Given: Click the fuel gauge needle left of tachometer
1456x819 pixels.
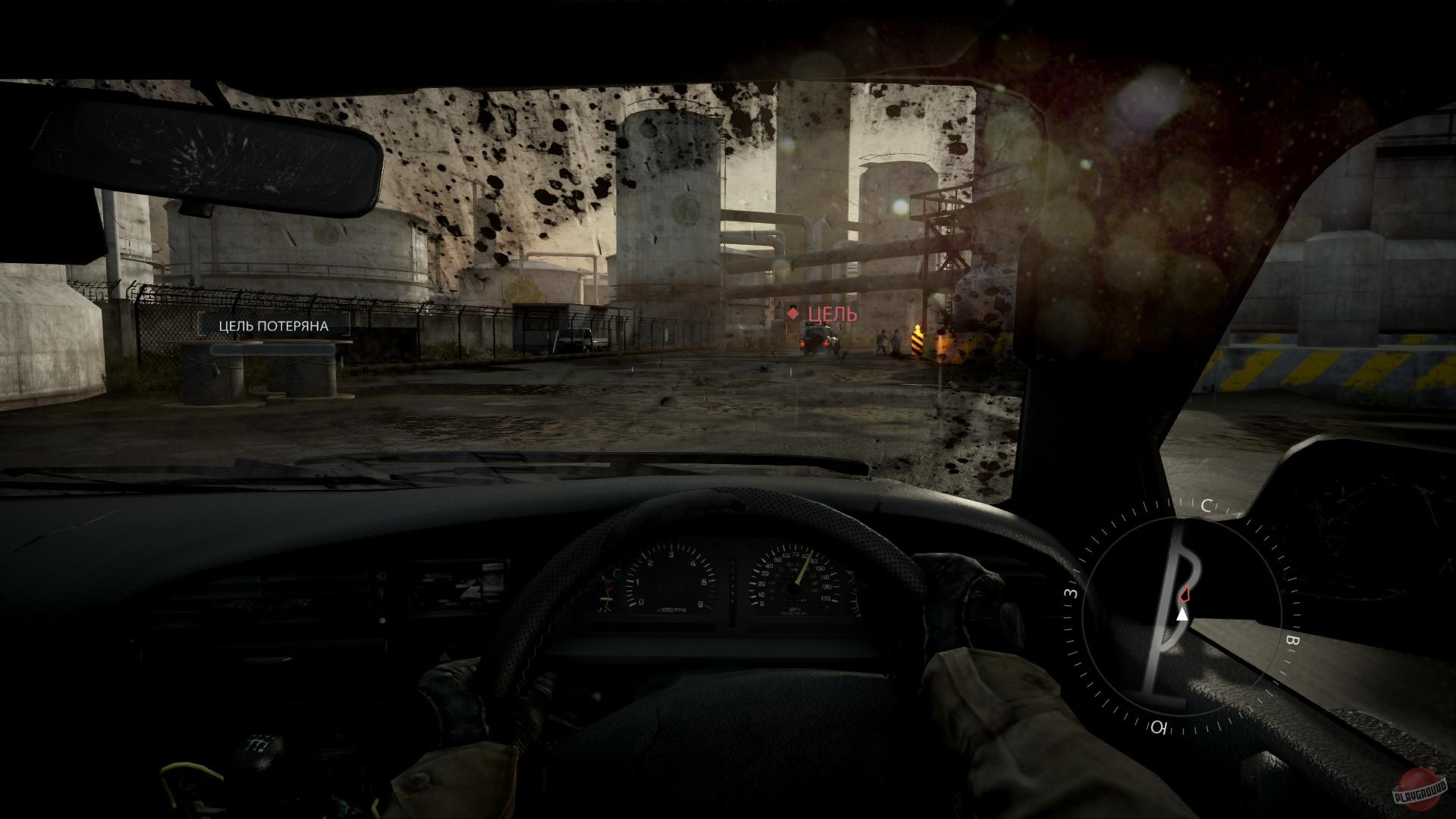Looking at the screenshot, I should pos(607,599).
